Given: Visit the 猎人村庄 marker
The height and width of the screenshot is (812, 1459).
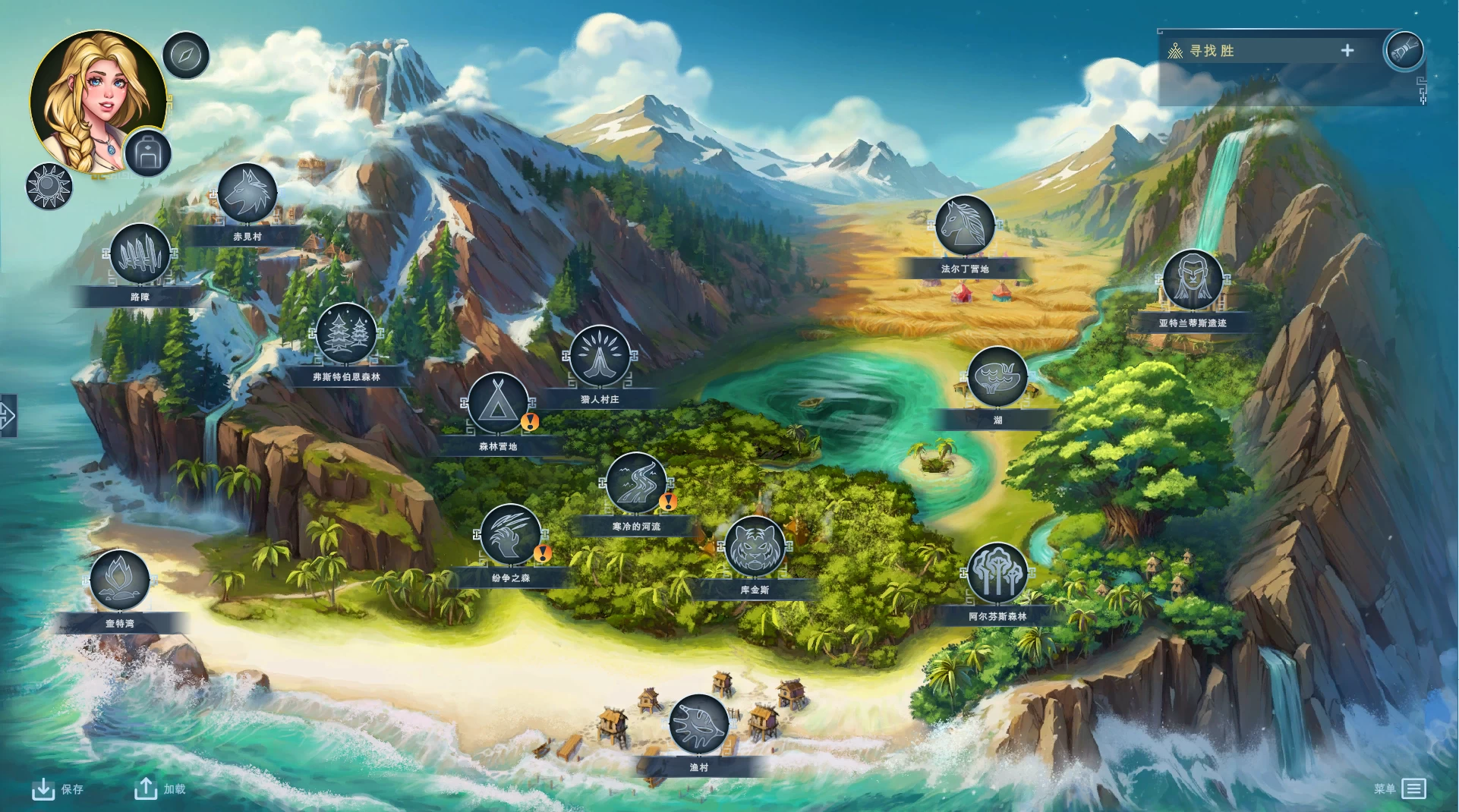Looking at the screenshot, I should pos(600,357).
